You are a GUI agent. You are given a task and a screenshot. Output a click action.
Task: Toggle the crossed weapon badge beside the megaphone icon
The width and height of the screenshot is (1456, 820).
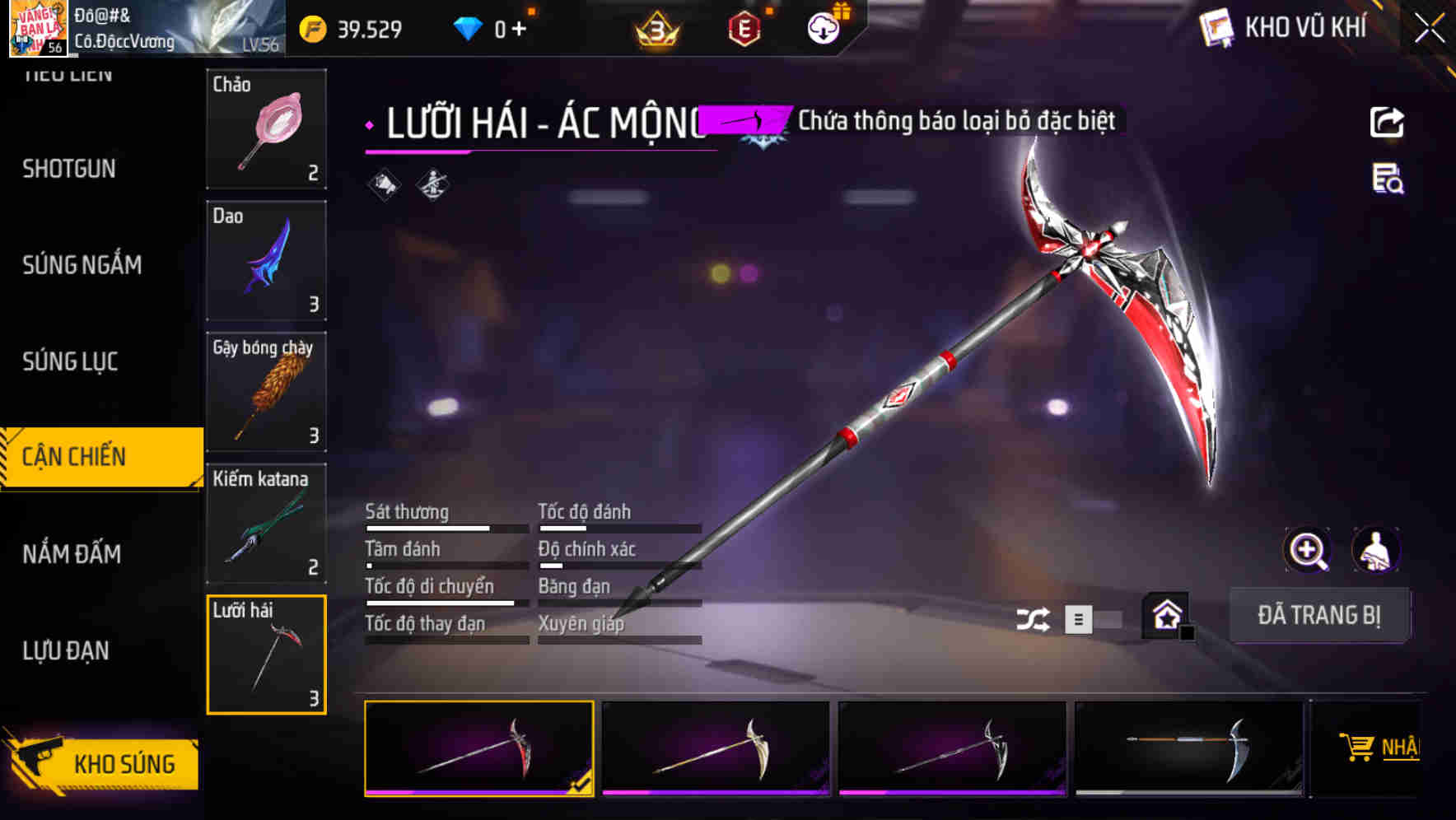click(x=432, y=183)
